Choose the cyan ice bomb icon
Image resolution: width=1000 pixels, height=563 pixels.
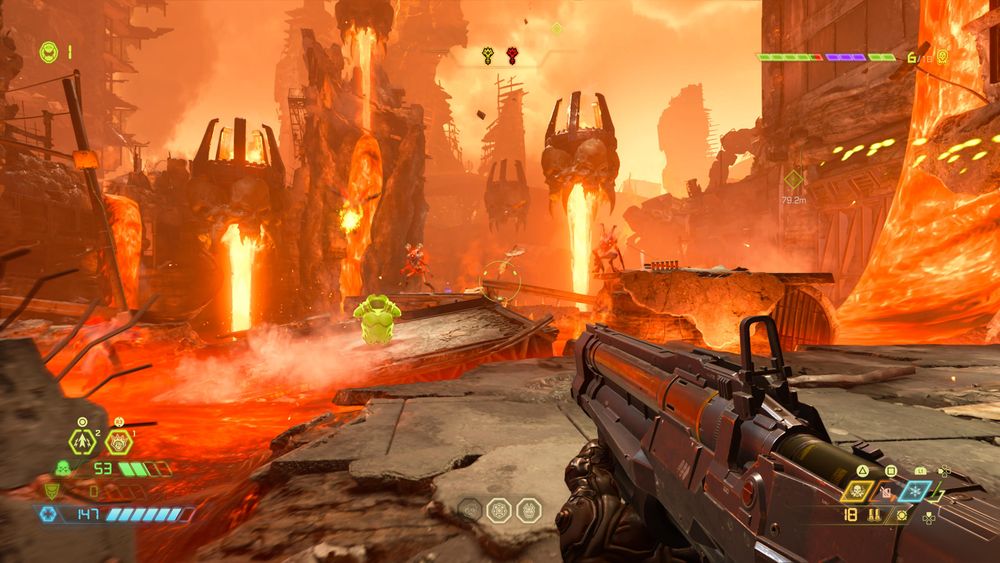915,491
